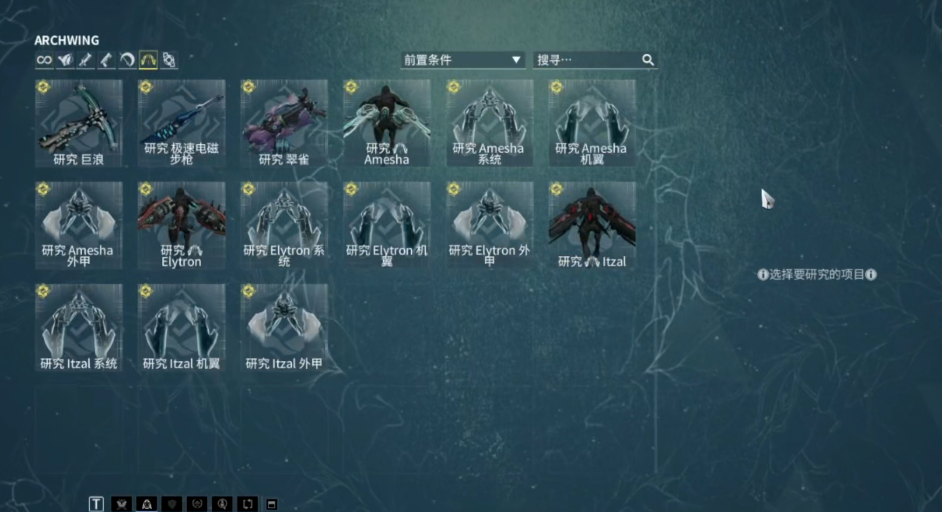Choose the 研究 极速电磁步枪 blueprint tile
The width and height of the screenshot is (942, 512).
[182, 123]
